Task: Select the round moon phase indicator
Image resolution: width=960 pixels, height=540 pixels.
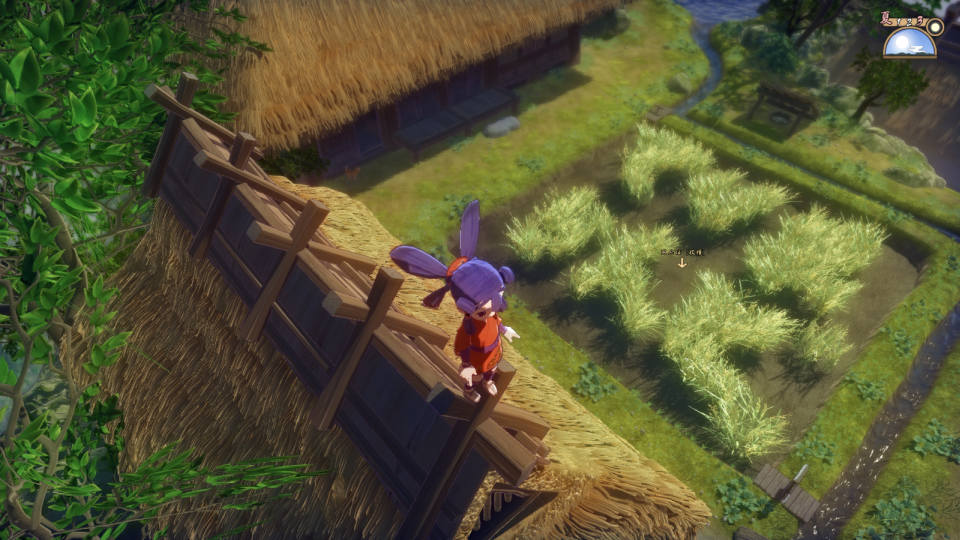Action: (934, 26)
